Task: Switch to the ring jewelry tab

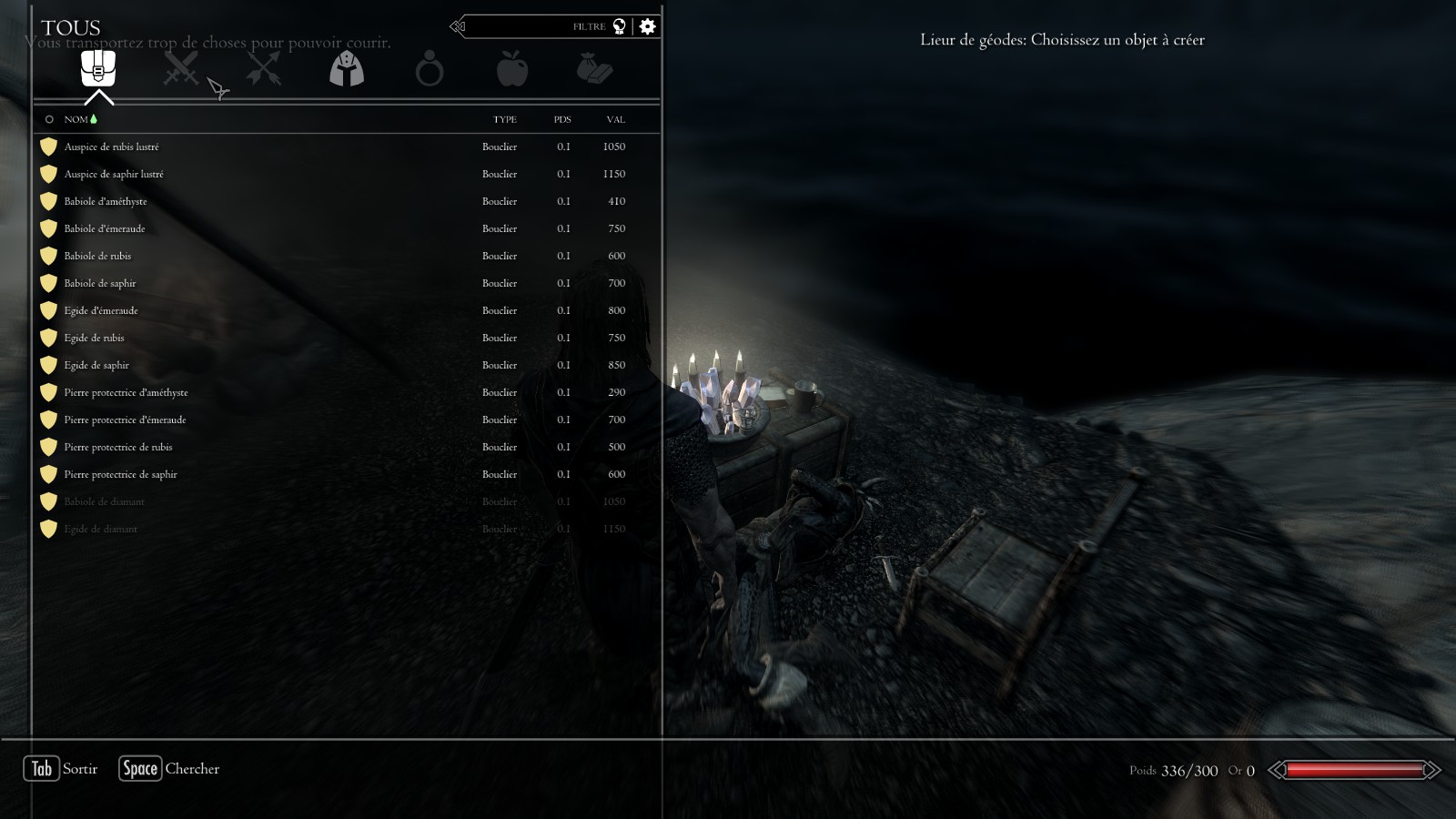Action: [x=429, y=69]
